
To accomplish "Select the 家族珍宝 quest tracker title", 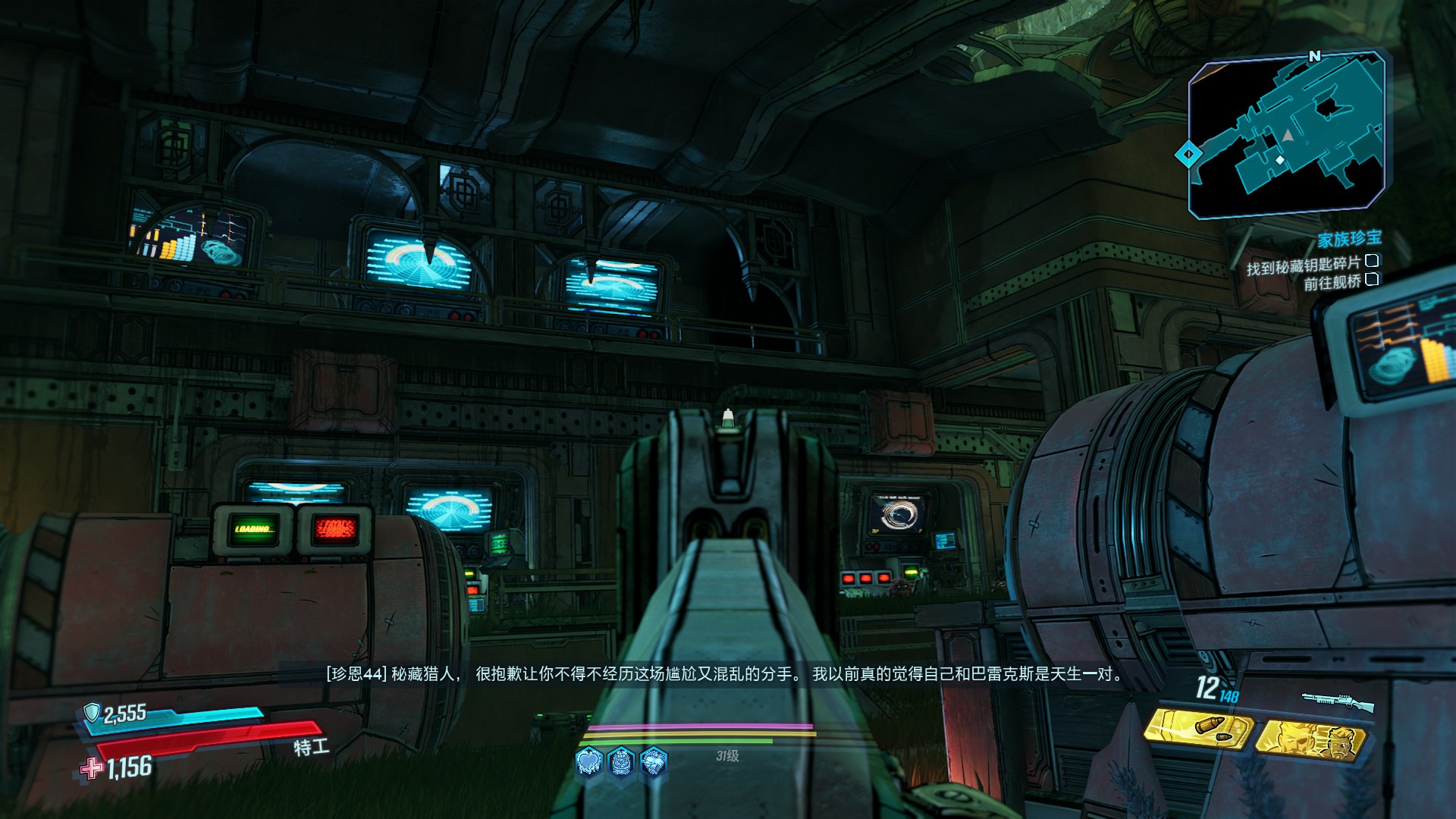I will pyautogui.click(x=1349, y=240).
